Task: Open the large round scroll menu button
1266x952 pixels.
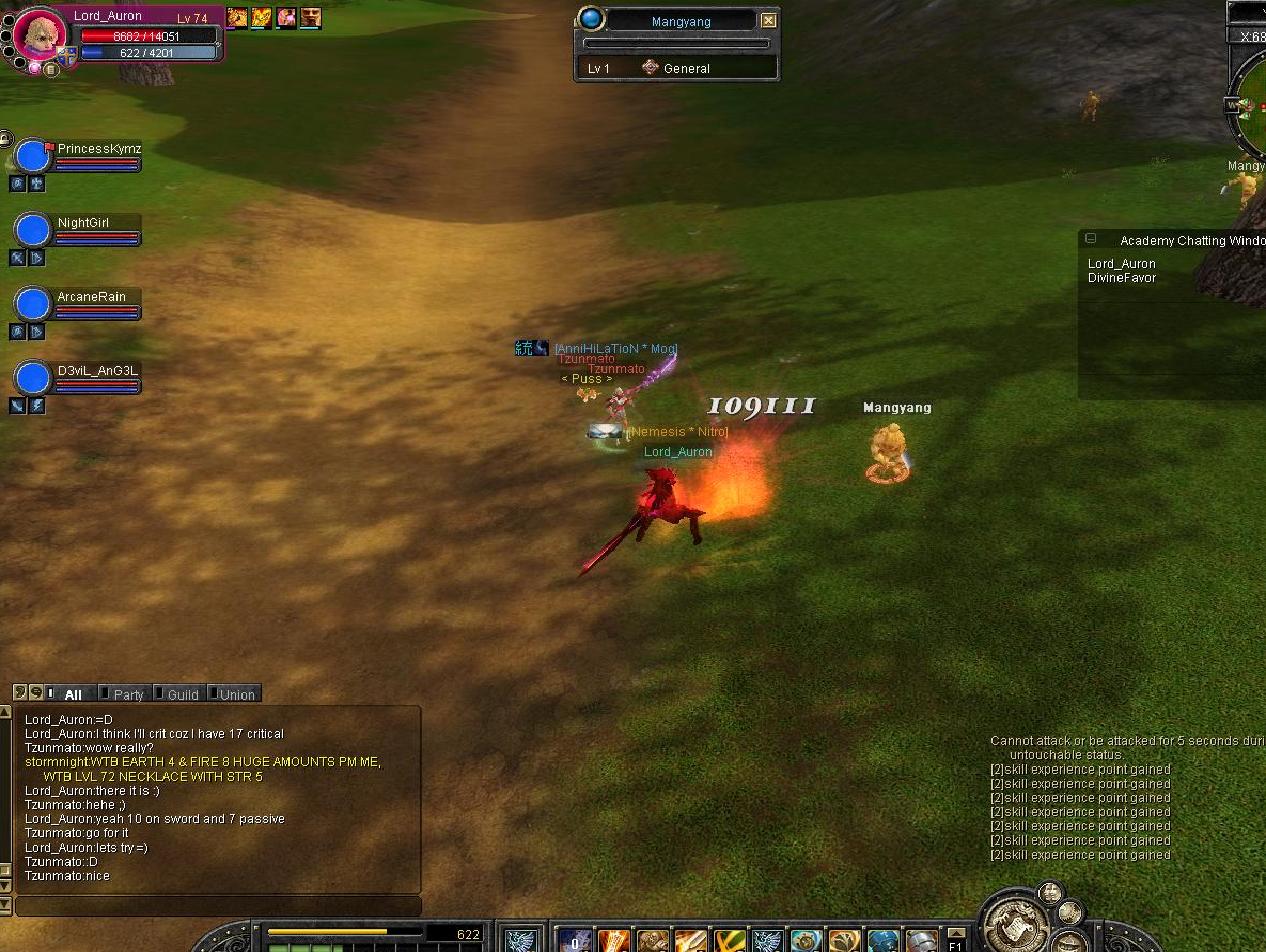Action: coord(1014,922)
